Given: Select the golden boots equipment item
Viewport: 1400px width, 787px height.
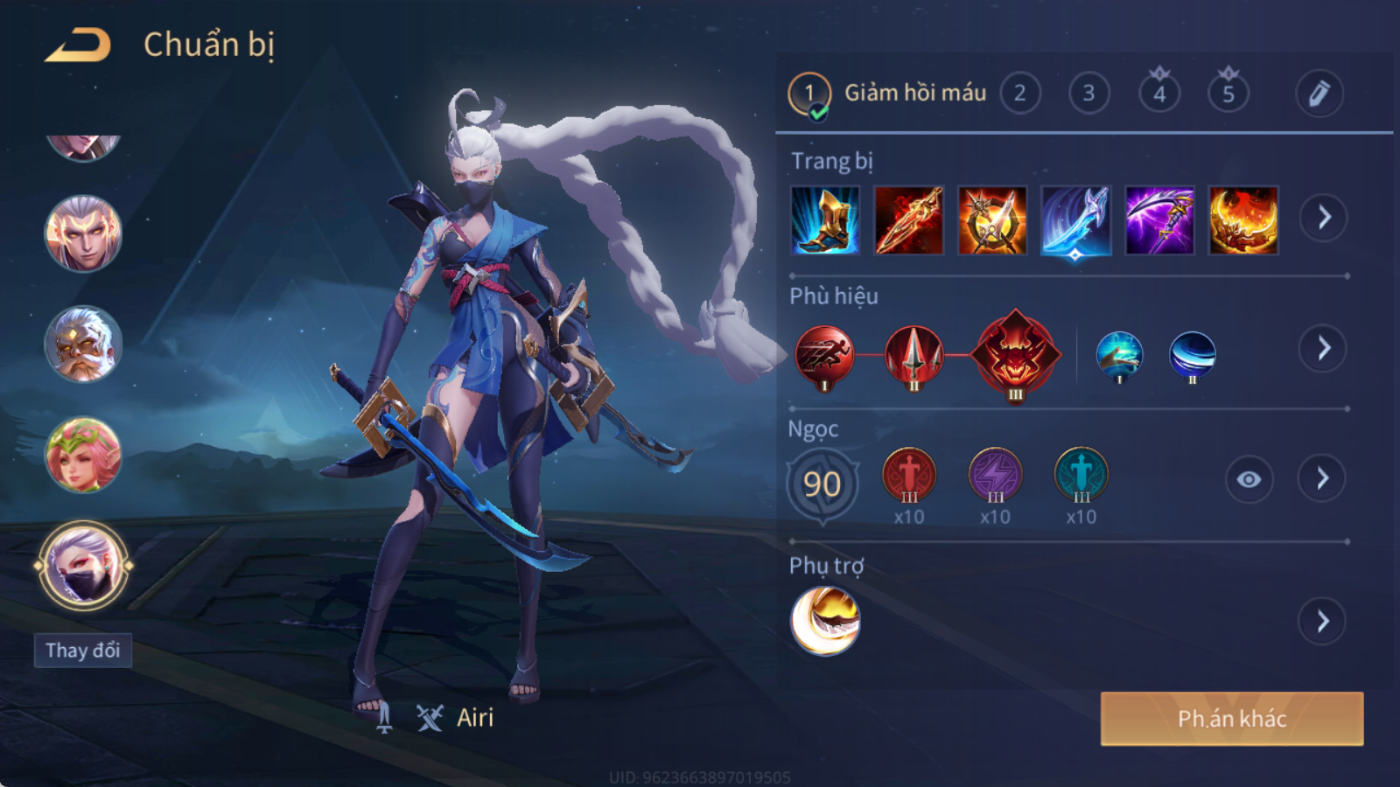Looking at the screenshot, I should click(825, 220).
